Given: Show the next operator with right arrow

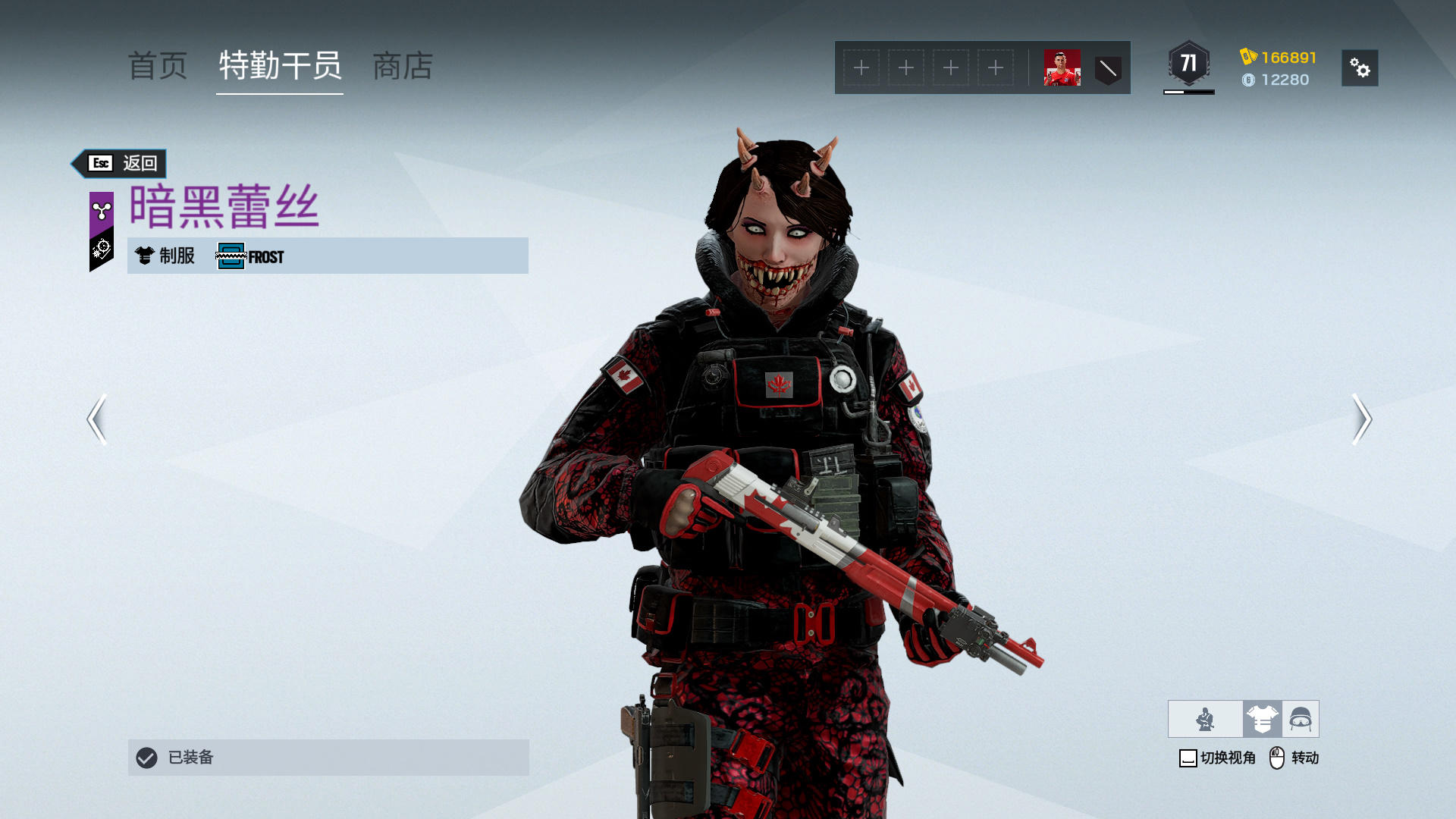Looking at the screenshot, I should tap(1362, 419).
